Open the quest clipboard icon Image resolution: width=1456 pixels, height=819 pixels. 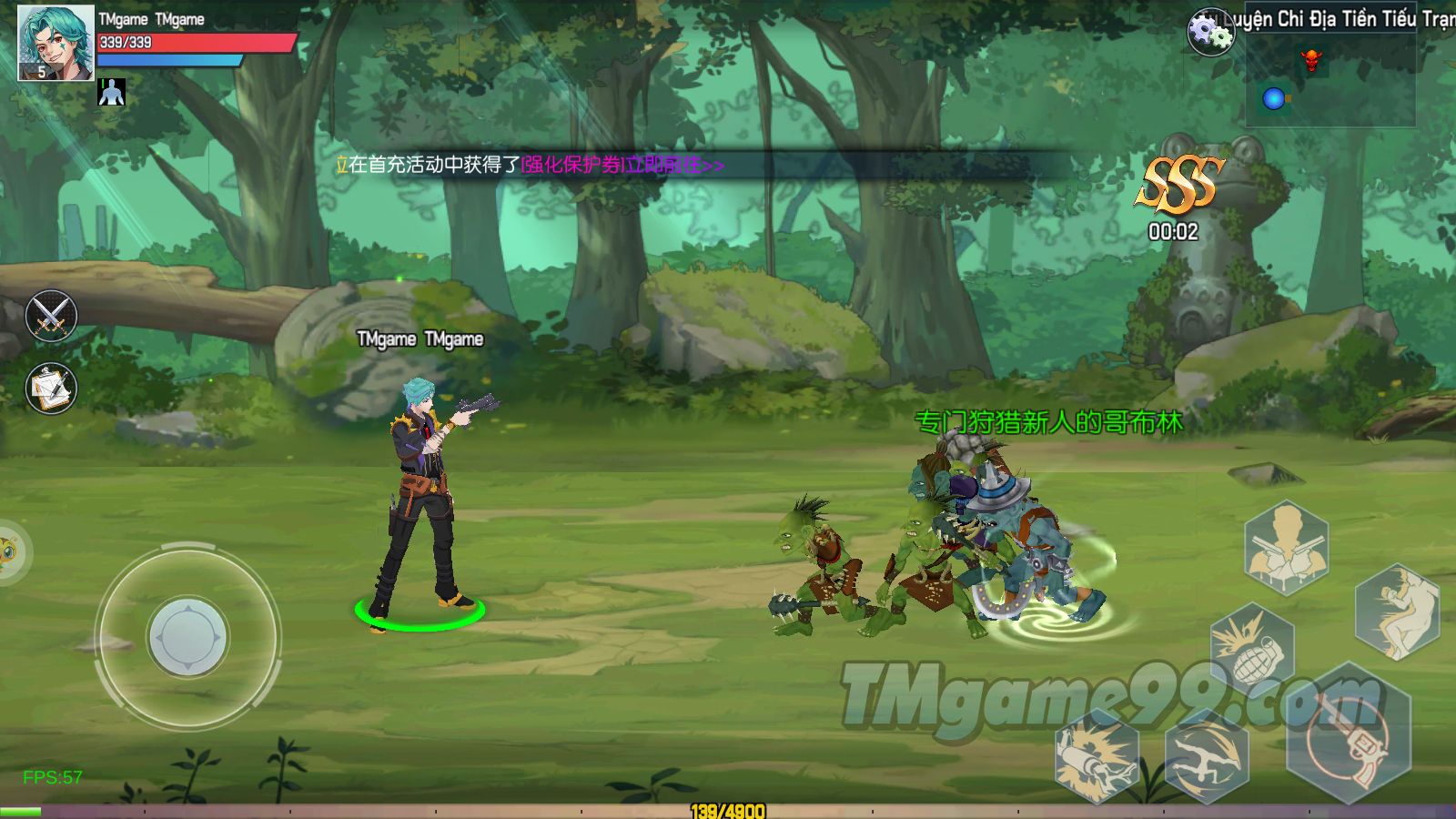coord(51,389)
